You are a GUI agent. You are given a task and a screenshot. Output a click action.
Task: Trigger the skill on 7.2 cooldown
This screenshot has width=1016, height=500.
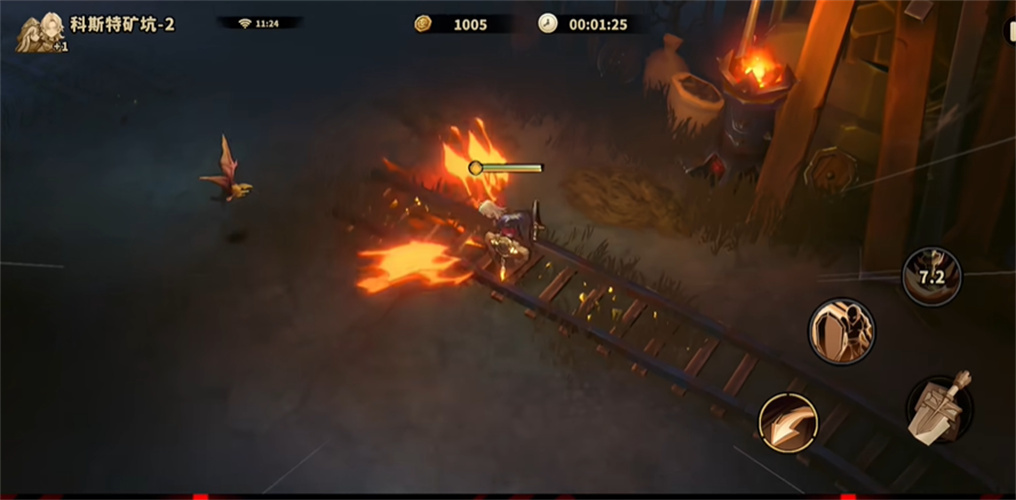[x=931, y=276]
